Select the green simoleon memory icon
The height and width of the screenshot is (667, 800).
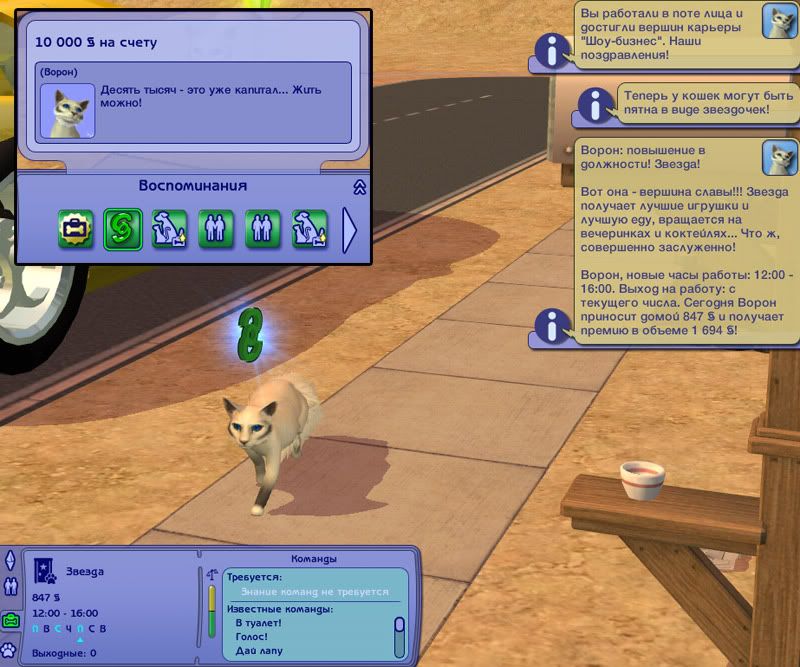pyautogui.click(x=122, y=230)
